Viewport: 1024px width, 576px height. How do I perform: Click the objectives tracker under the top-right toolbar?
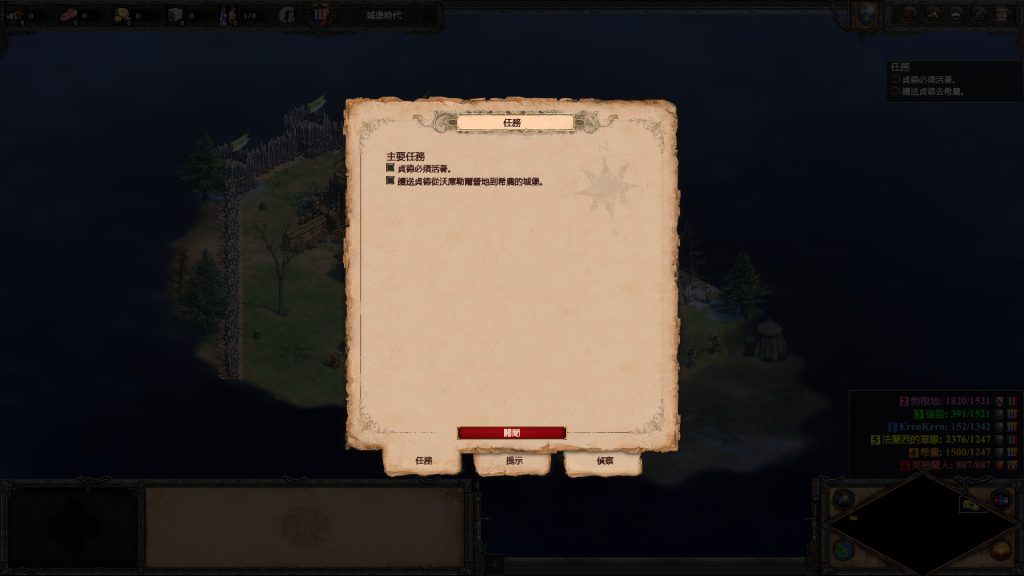pos(954,80)
